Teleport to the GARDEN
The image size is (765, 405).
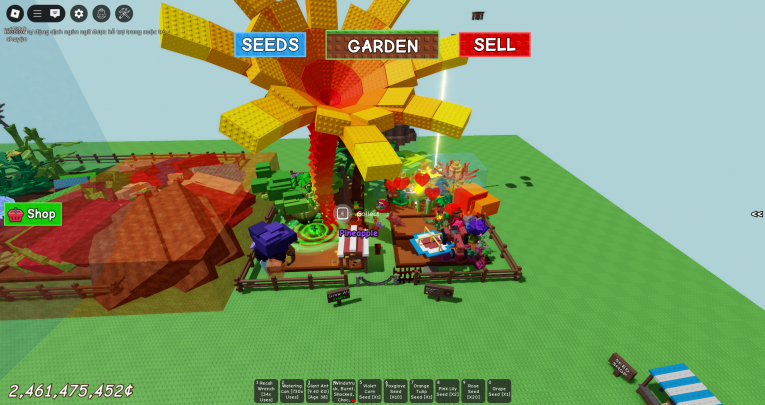click(x=382, y=46)
